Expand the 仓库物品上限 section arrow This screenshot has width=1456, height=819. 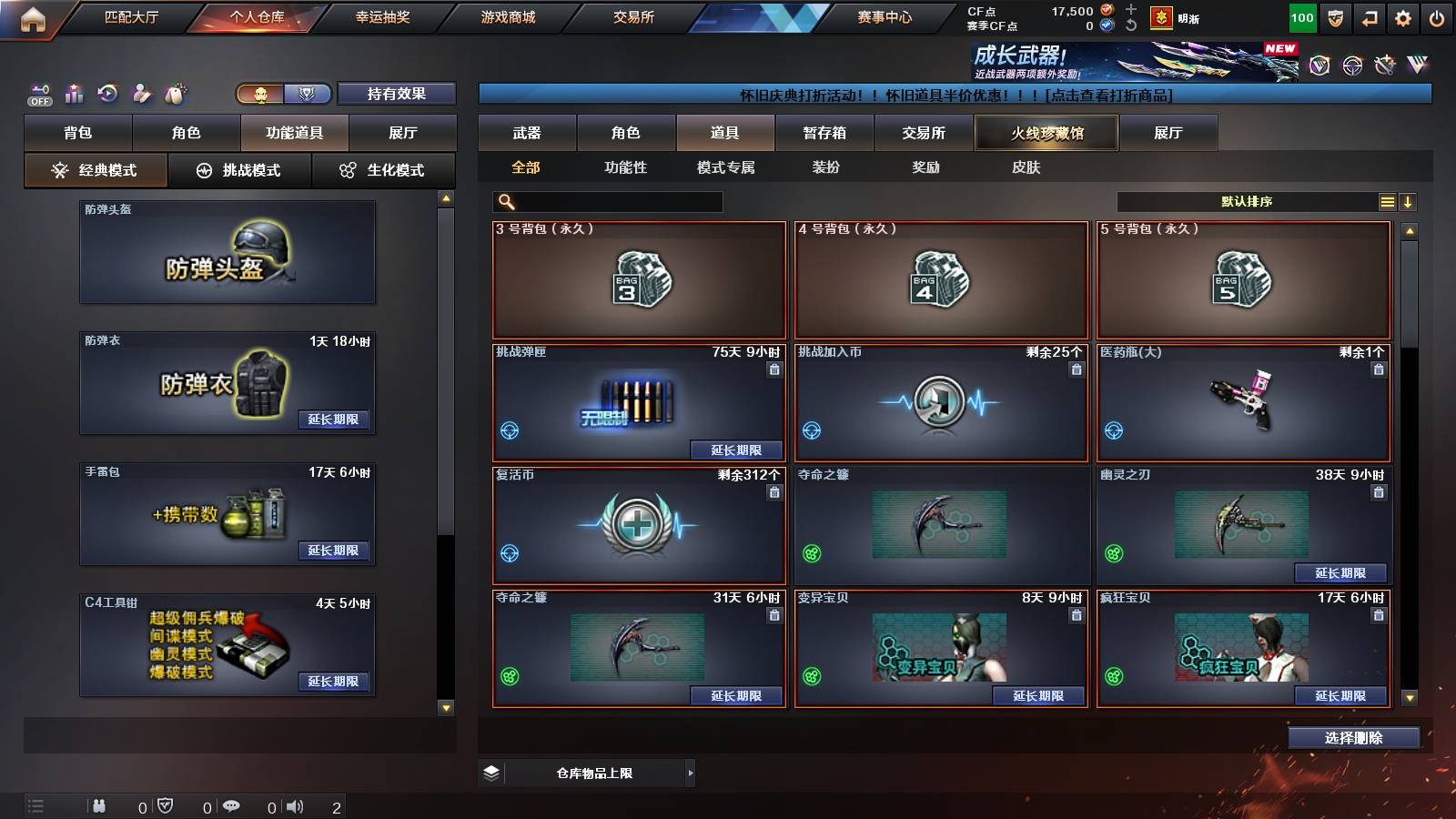[x=690, y=772]
